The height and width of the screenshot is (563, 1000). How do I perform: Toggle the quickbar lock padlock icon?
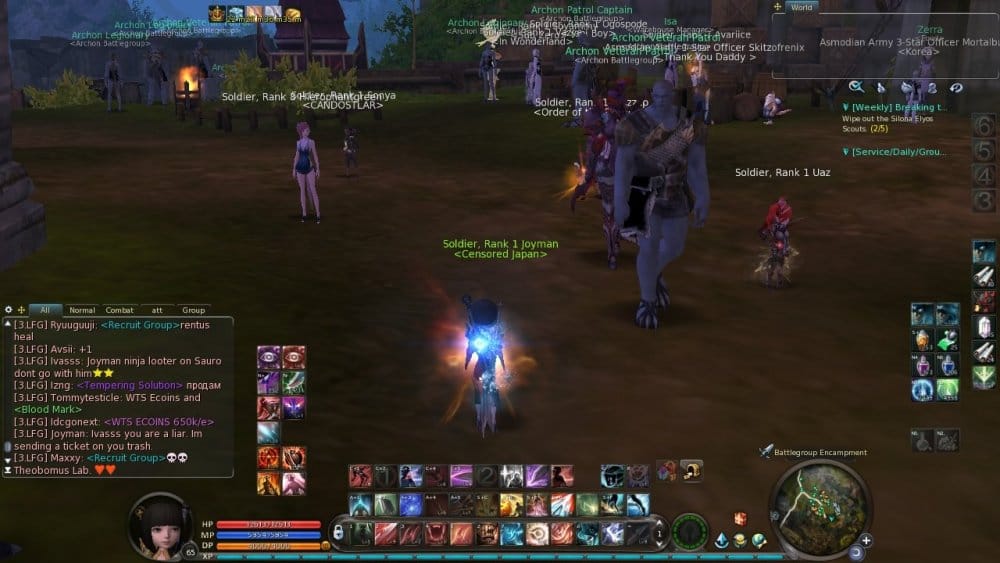[x=338, y=532]
